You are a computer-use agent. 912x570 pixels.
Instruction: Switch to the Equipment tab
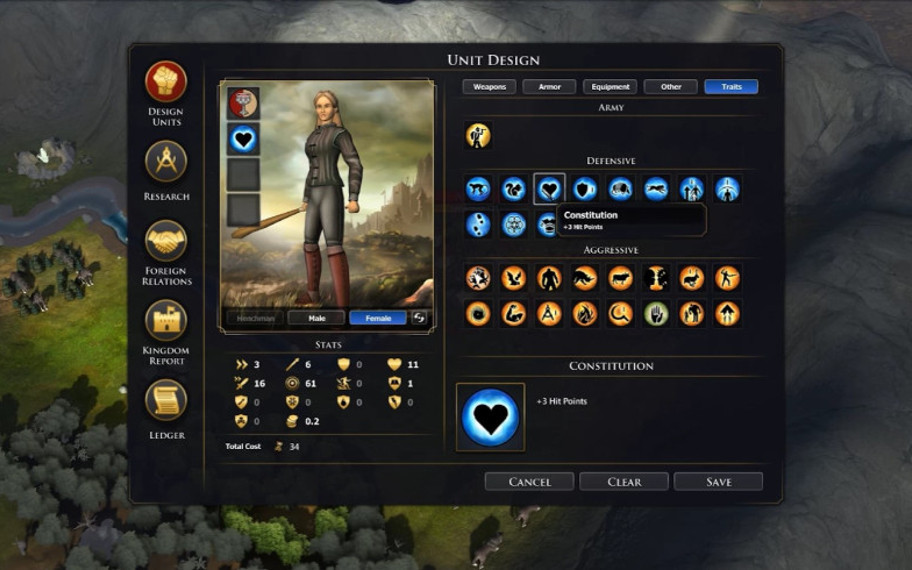[609, 87]
